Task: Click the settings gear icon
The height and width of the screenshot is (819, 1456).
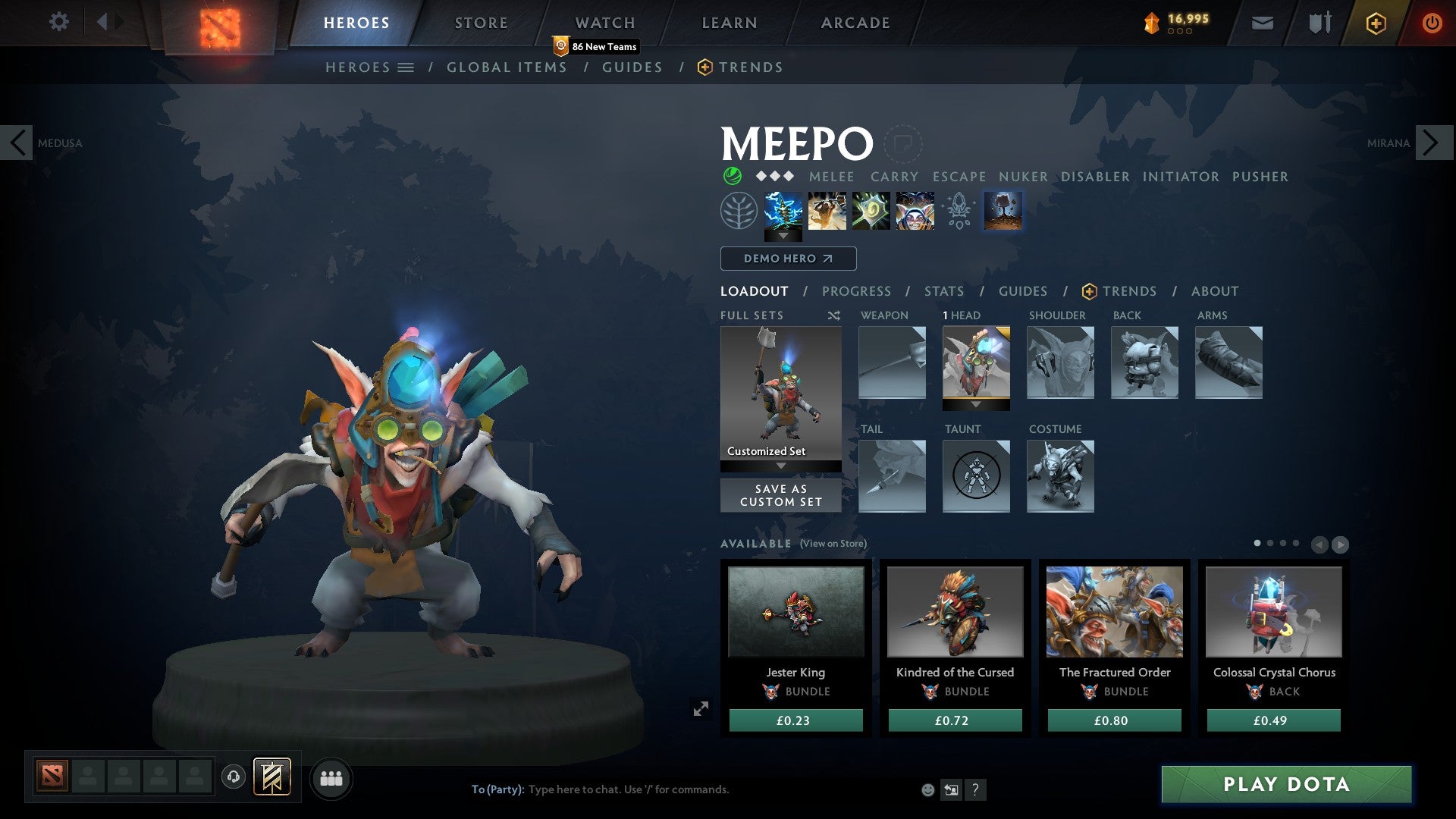Action: [59, 22]
